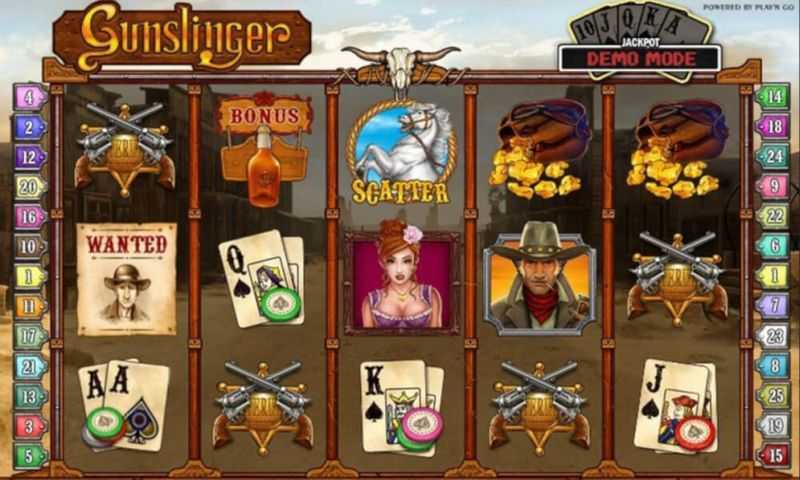The height and width of the screenshot is (480, 800).
Task: Select the payline 22 tag
Action: point(773,216)
